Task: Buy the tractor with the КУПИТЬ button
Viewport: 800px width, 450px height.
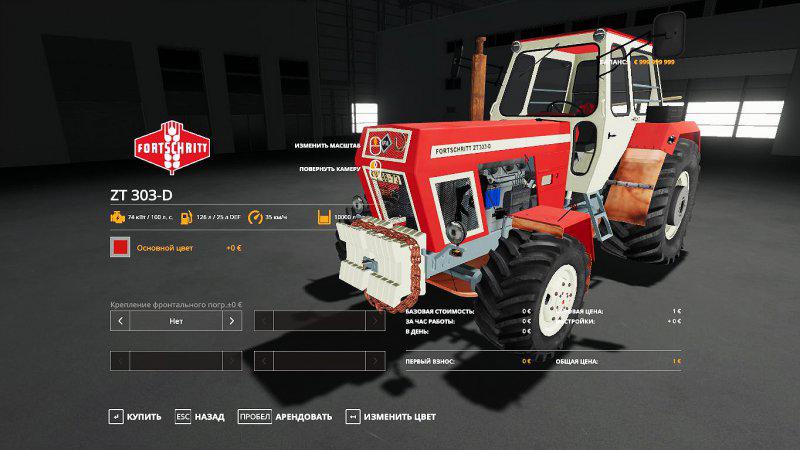Action: 135,416
